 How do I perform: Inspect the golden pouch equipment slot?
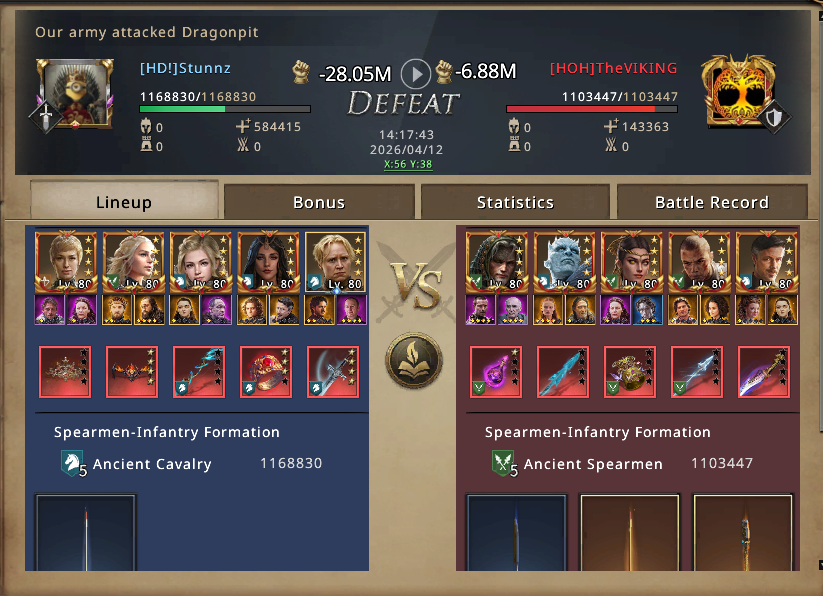[630, 372]
